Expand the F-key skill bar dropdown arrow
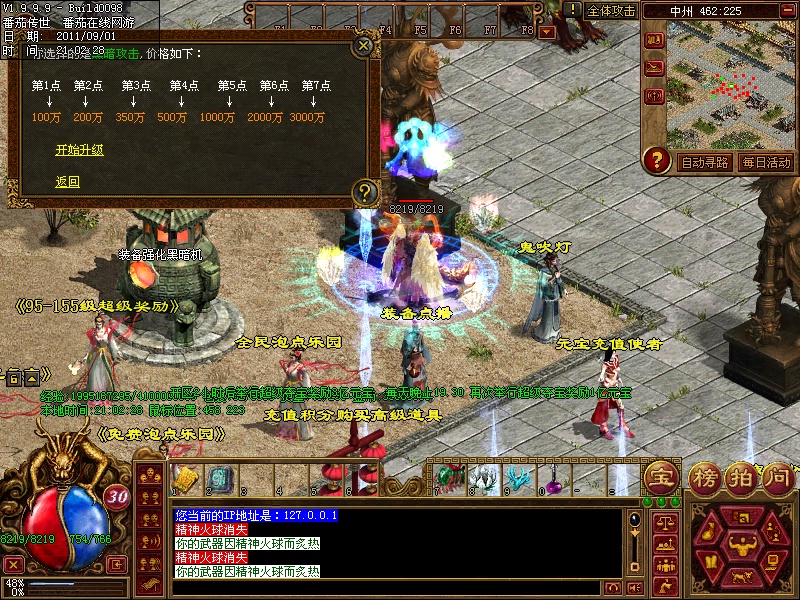Image resolution: width=800 pixels, height=600 pixels. point(547,32)
